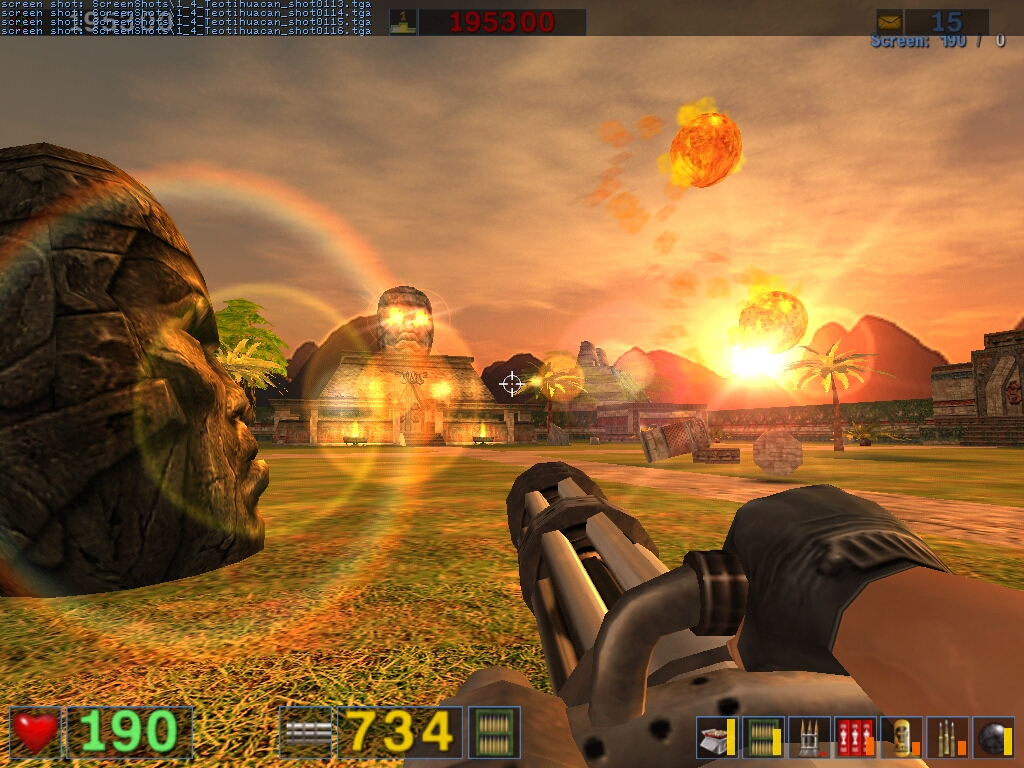Viewport: 1024px width, 768px height.
Task: Pick the red grenades ammo slot
Action: (x=855, y=738)
